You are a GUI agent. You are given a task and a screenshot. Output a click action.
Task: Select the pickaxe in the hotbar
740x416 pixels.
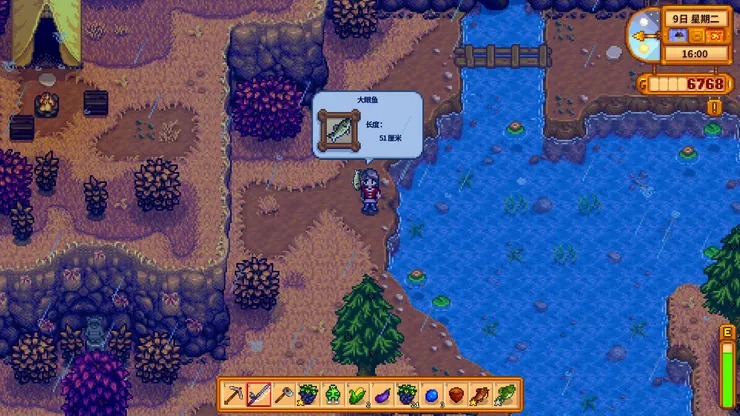point(234,394)
